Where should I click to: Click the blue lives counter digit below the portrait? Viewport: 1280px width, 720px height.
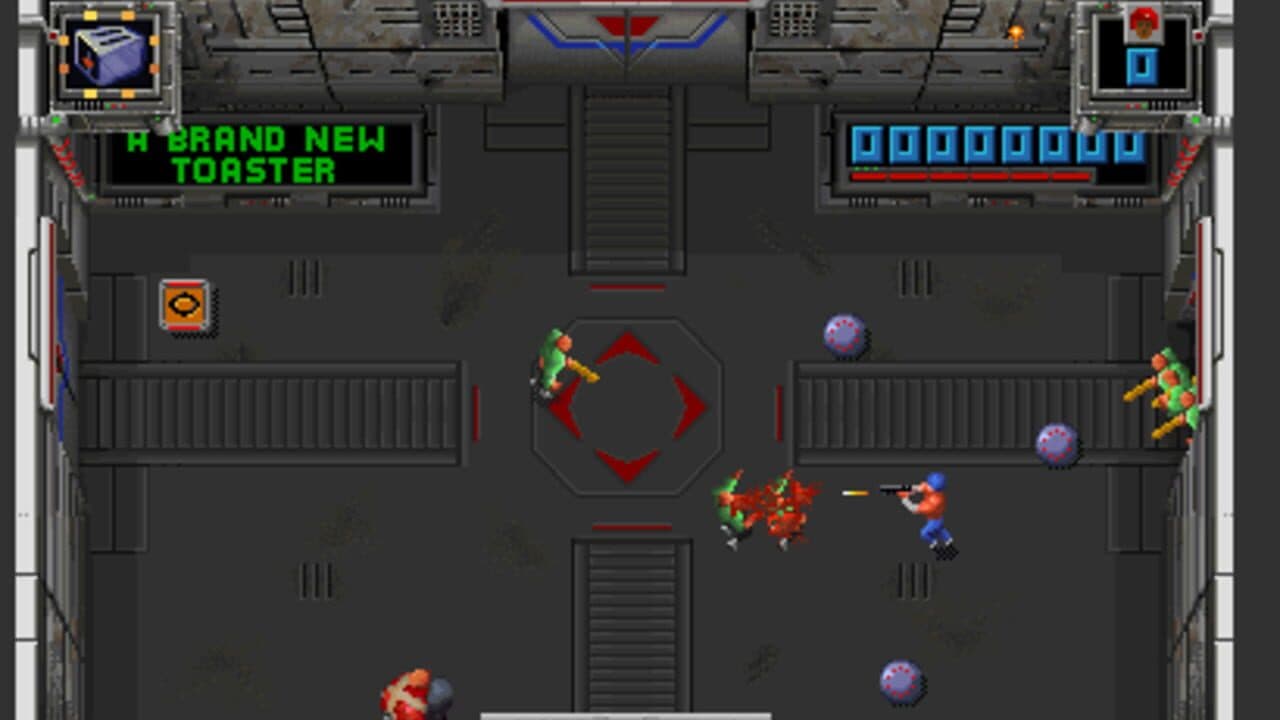[x=1141, y=68]
